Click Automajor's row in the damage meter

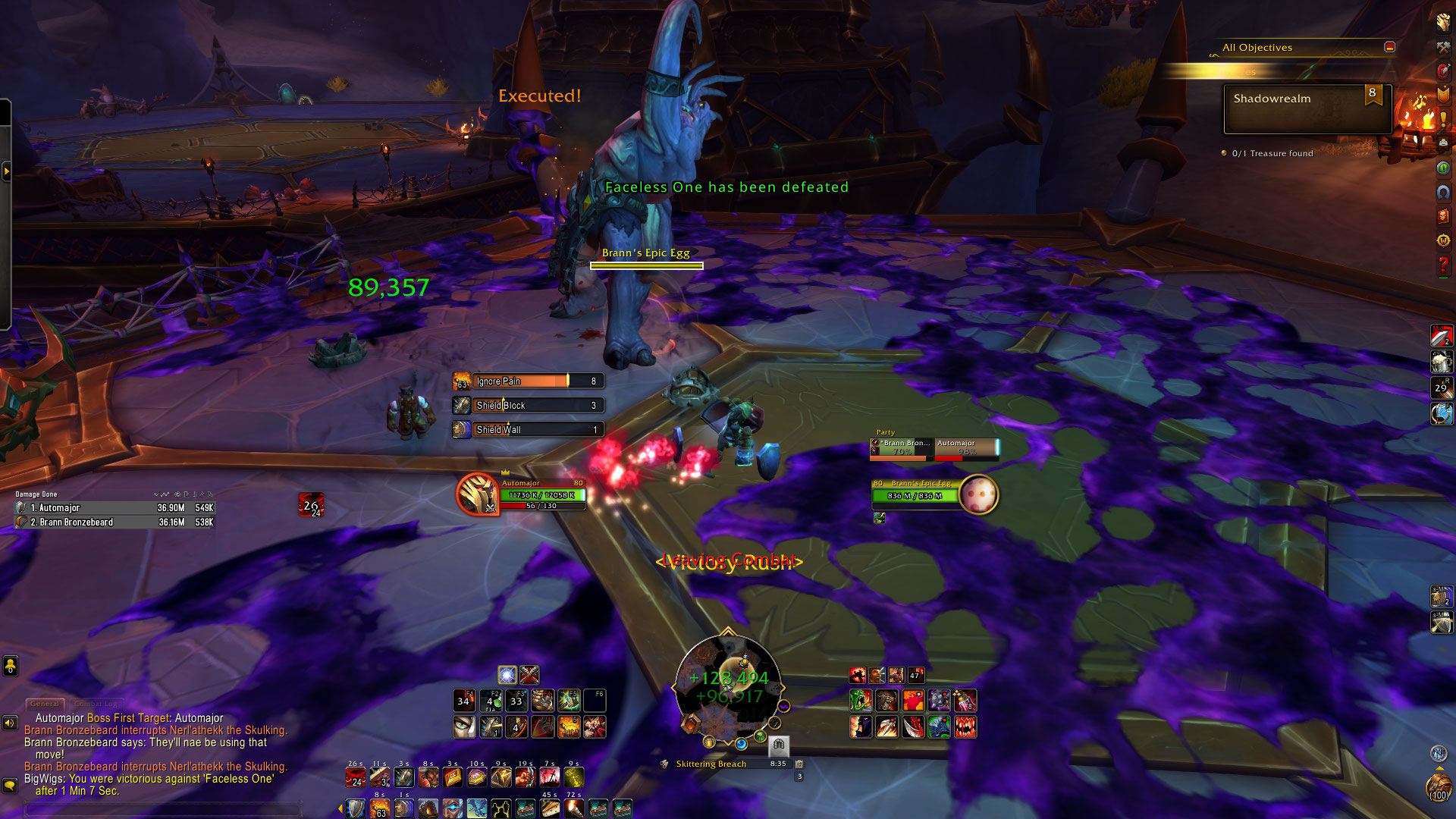click(114, 507)
